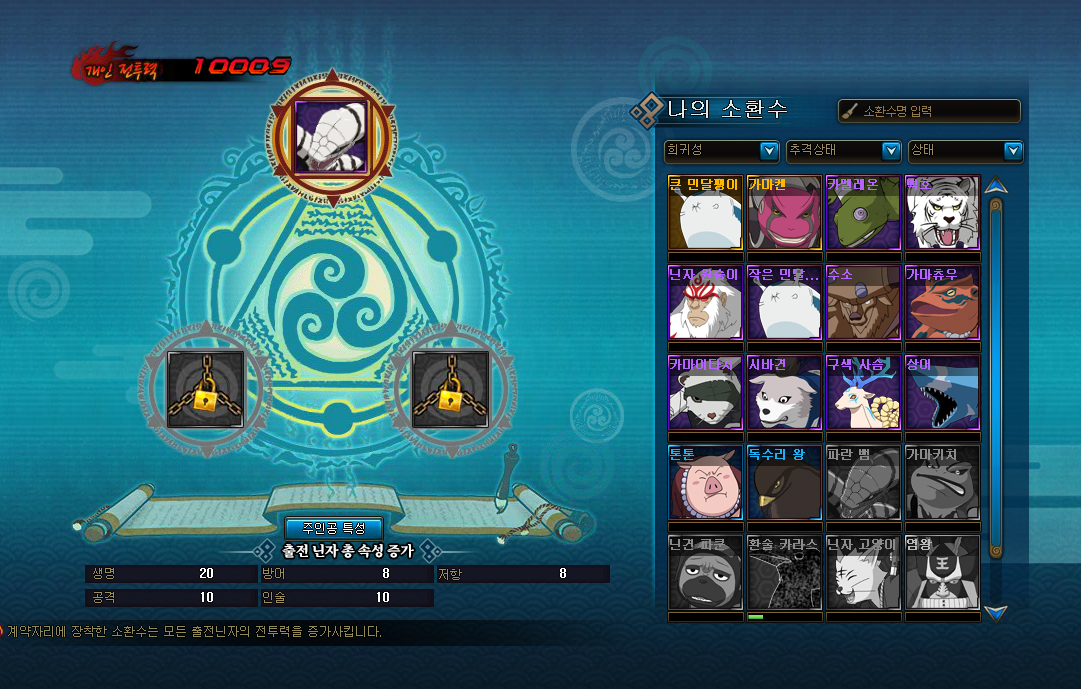Select the 구색 사슴 deer summon
The image size is (1081, 689).
[863, 392]
